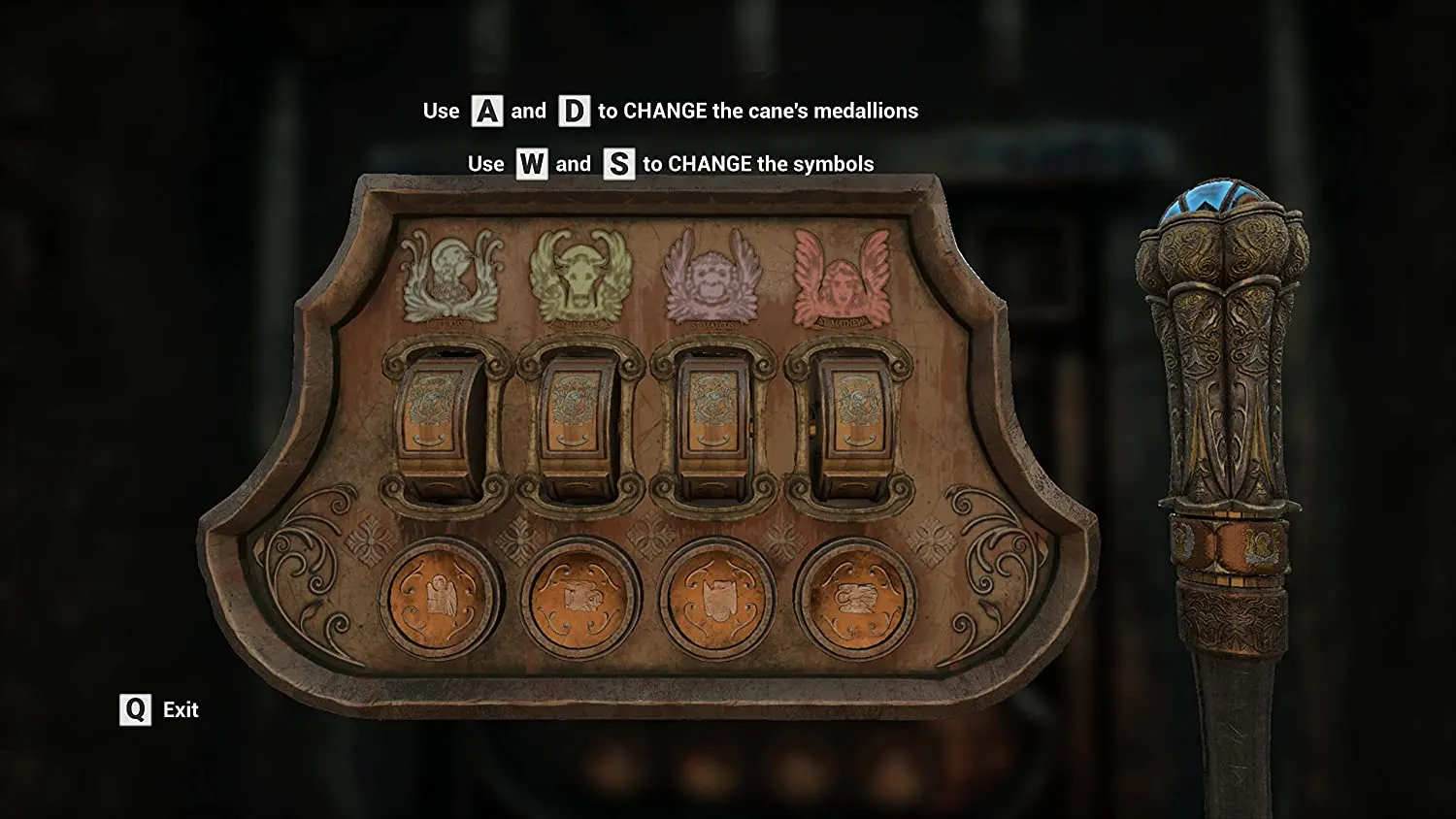Click the round orange medallion showing a haloed angel
Image resolution: width=1456 pixels, height=819 pixels.
coord(440,595)
